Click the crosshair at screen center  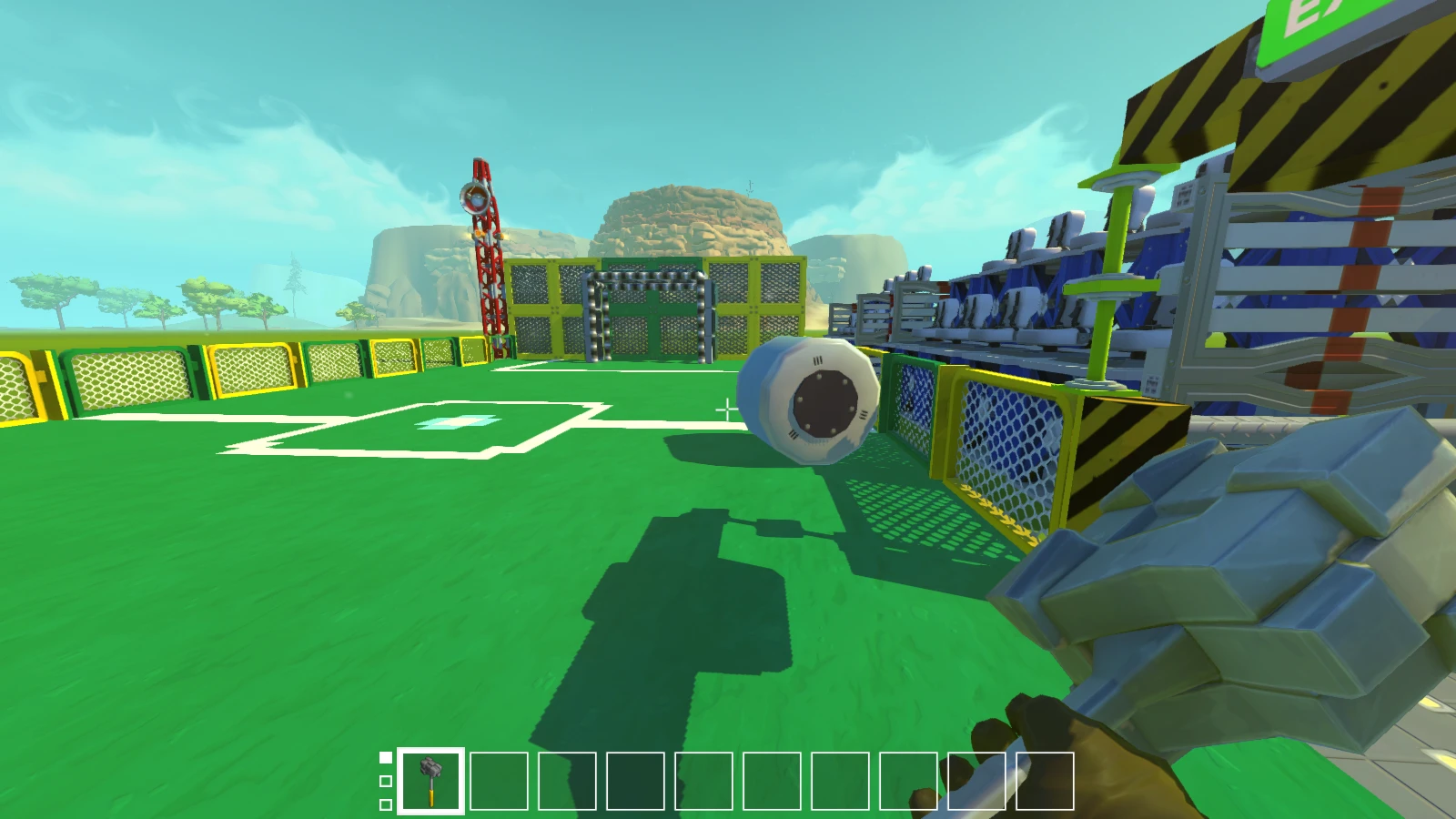pyautogui.click(x=728, y=411)
